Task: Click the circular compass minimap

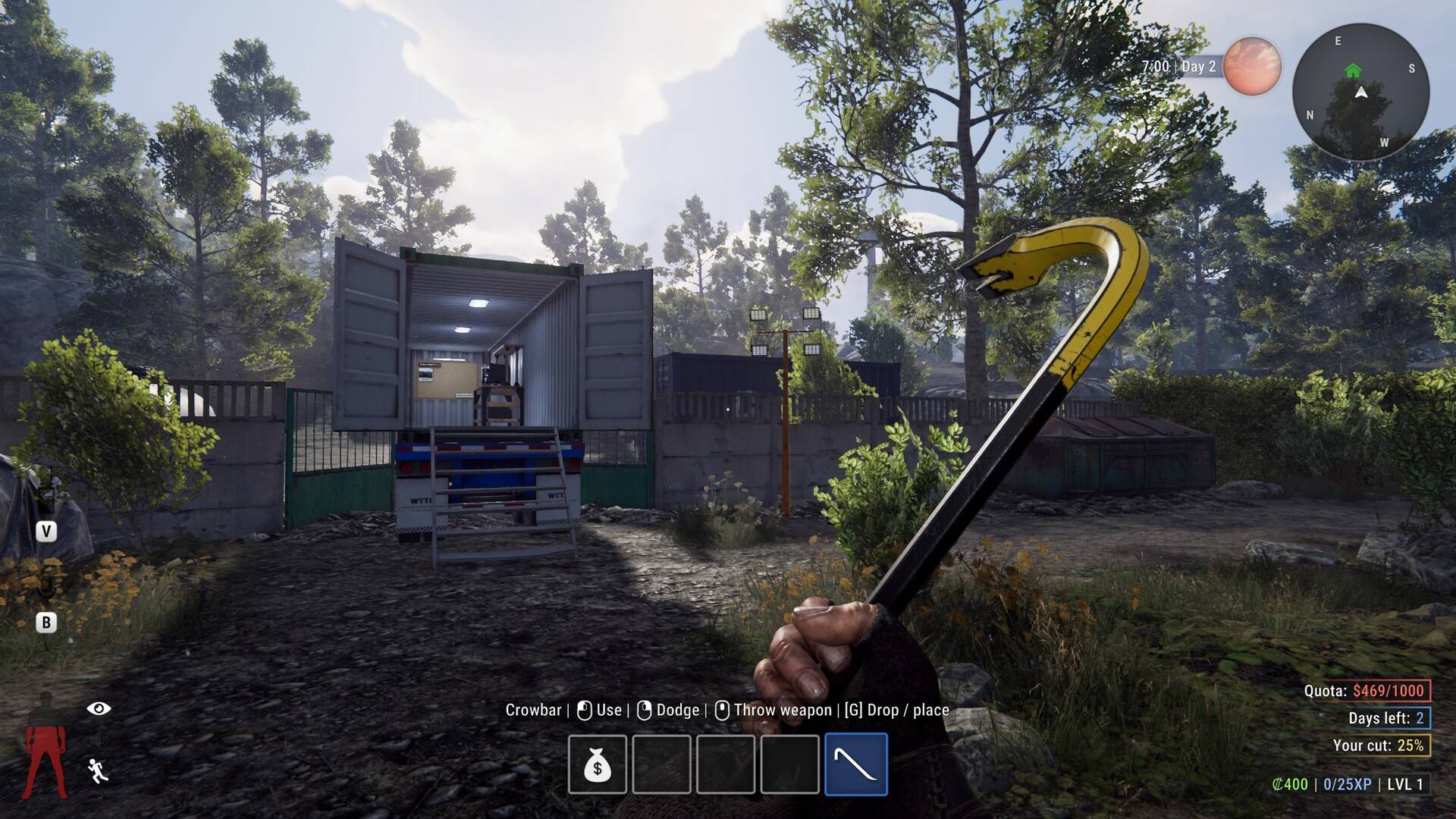Action: pos(1360,92)
